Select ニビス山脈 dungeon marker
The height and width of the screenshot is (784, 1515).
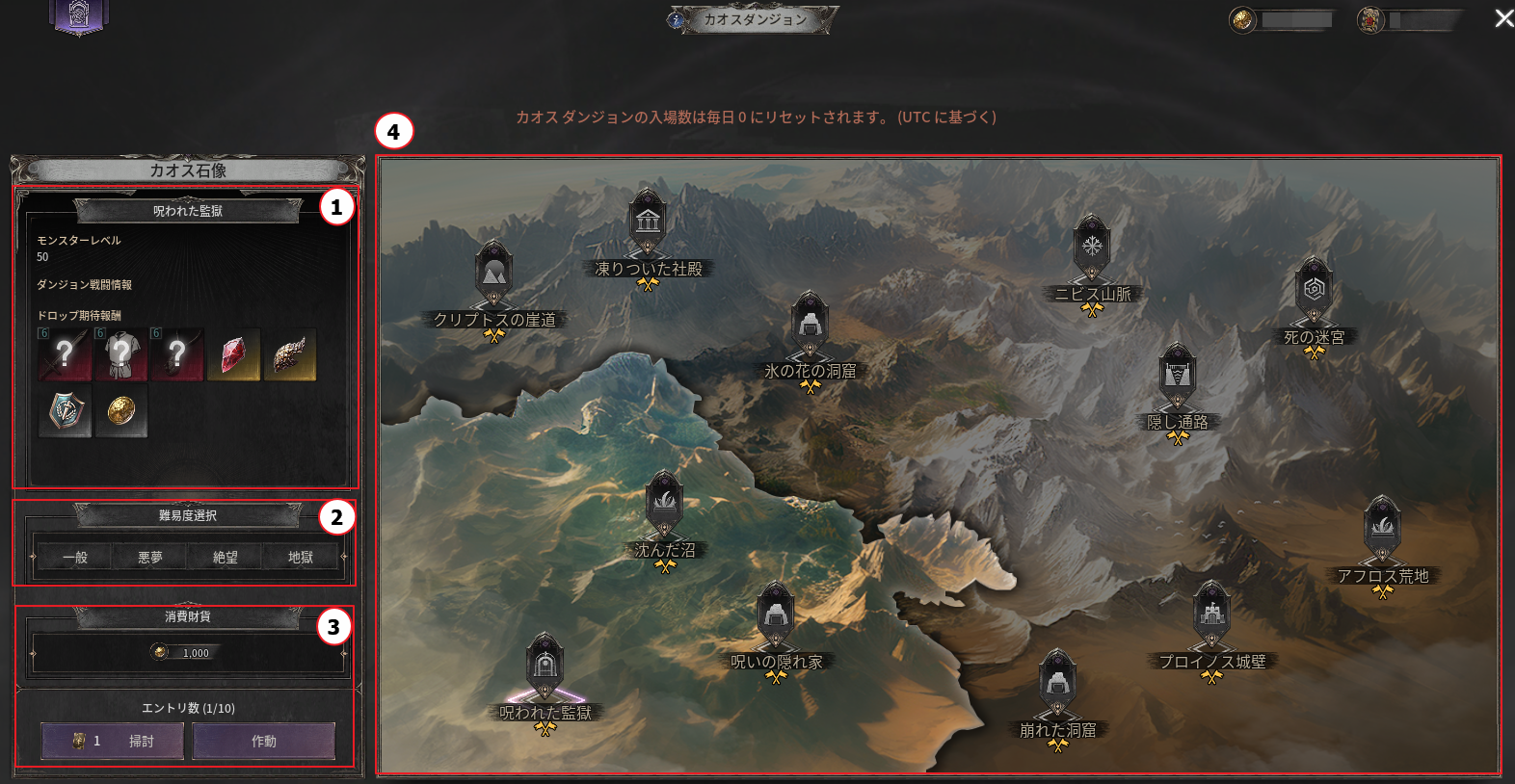[1092, 247]
